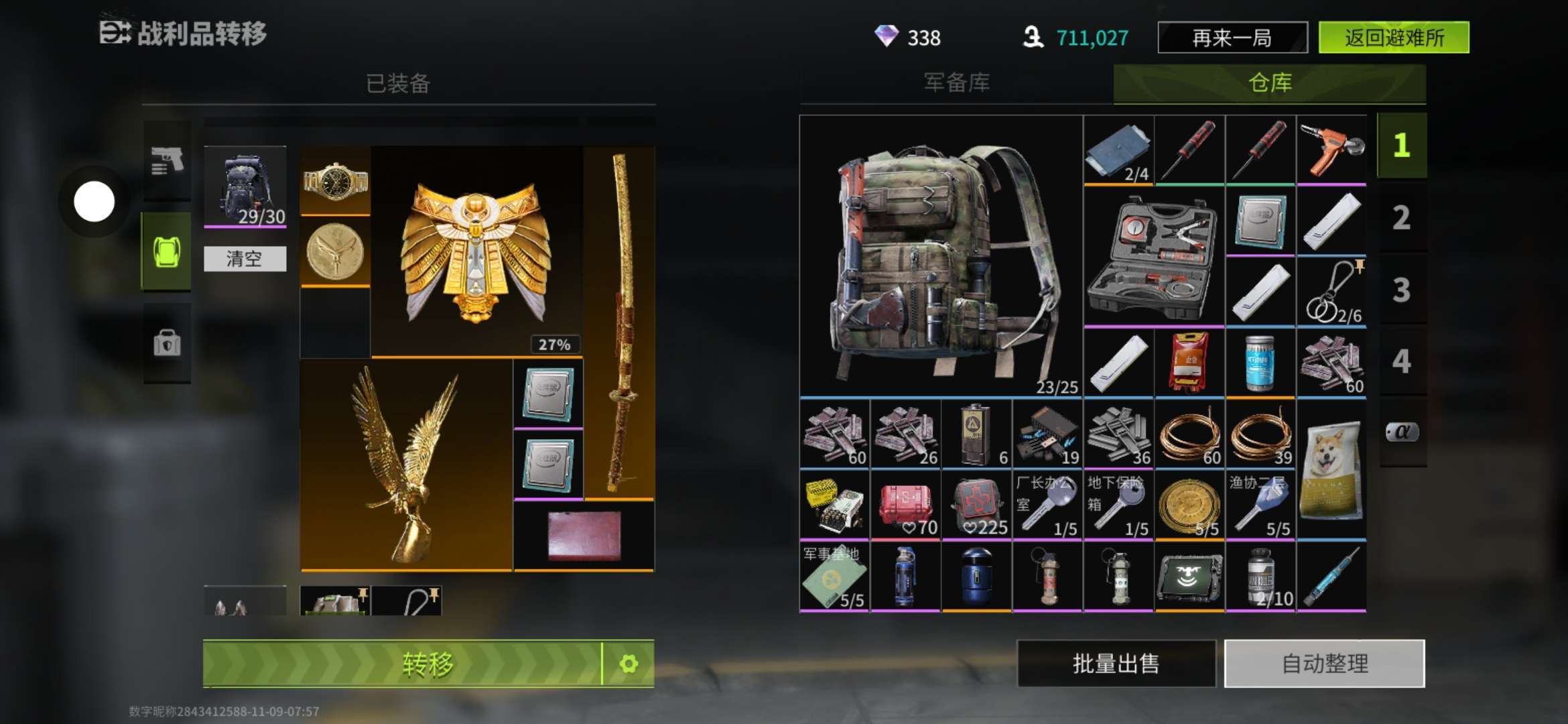Empty the backpack with 清空
The height and width of the screenshot is (724, 1568).
(x=245, y=259)
